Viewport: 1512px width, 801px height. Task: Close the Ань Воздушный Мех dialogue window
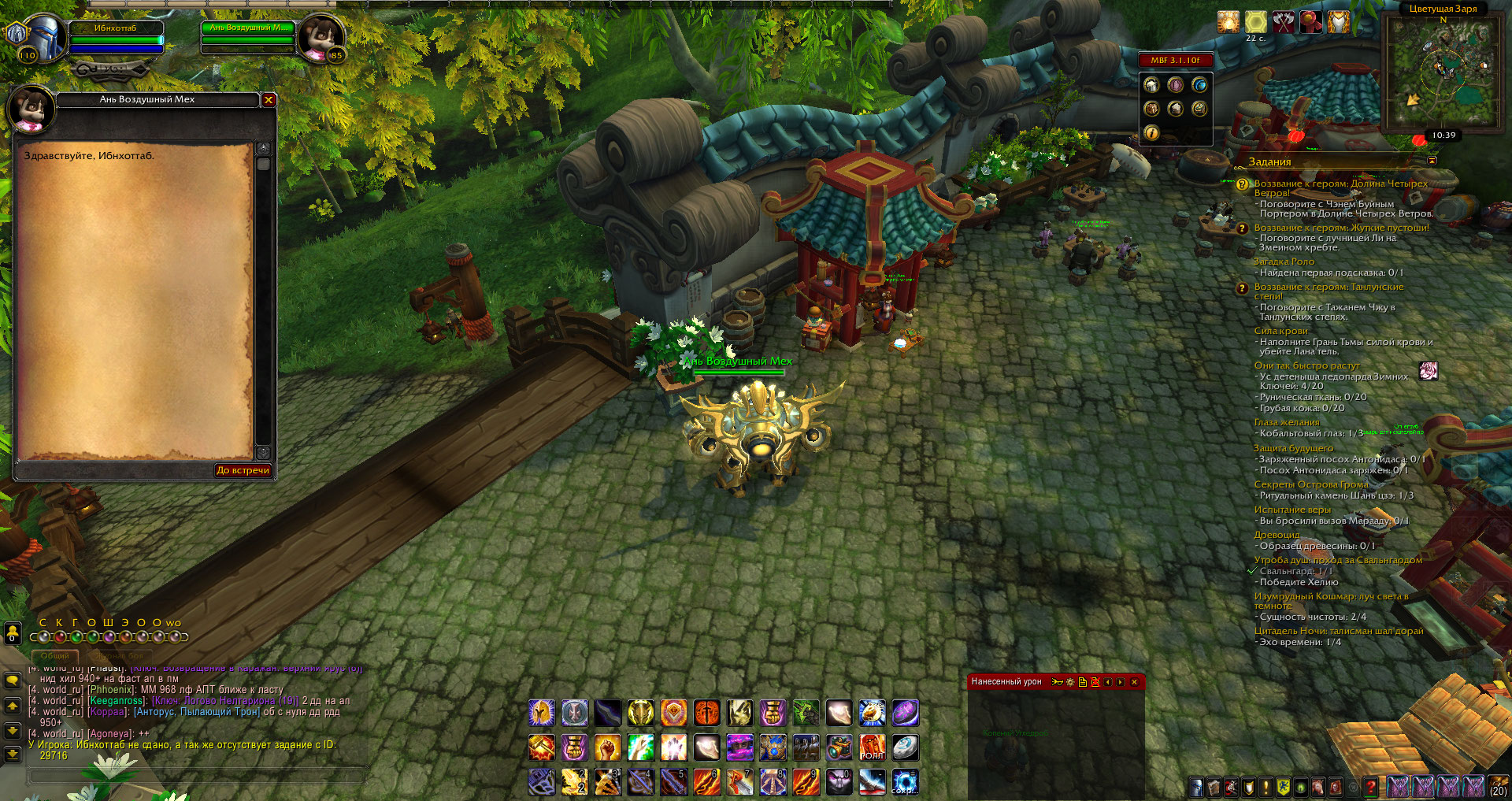pos(269,100)
